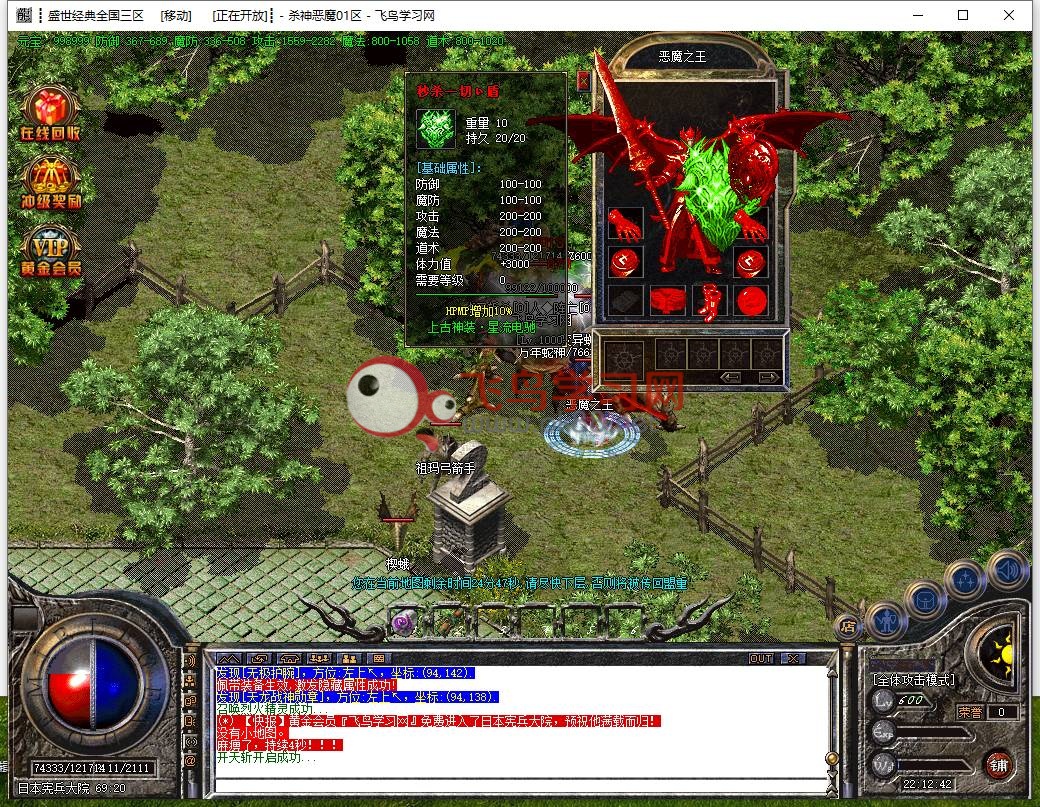This screenshot has height=807, width=1040.
Task: Select the red belt equipment slot
Action: point(668,299)
